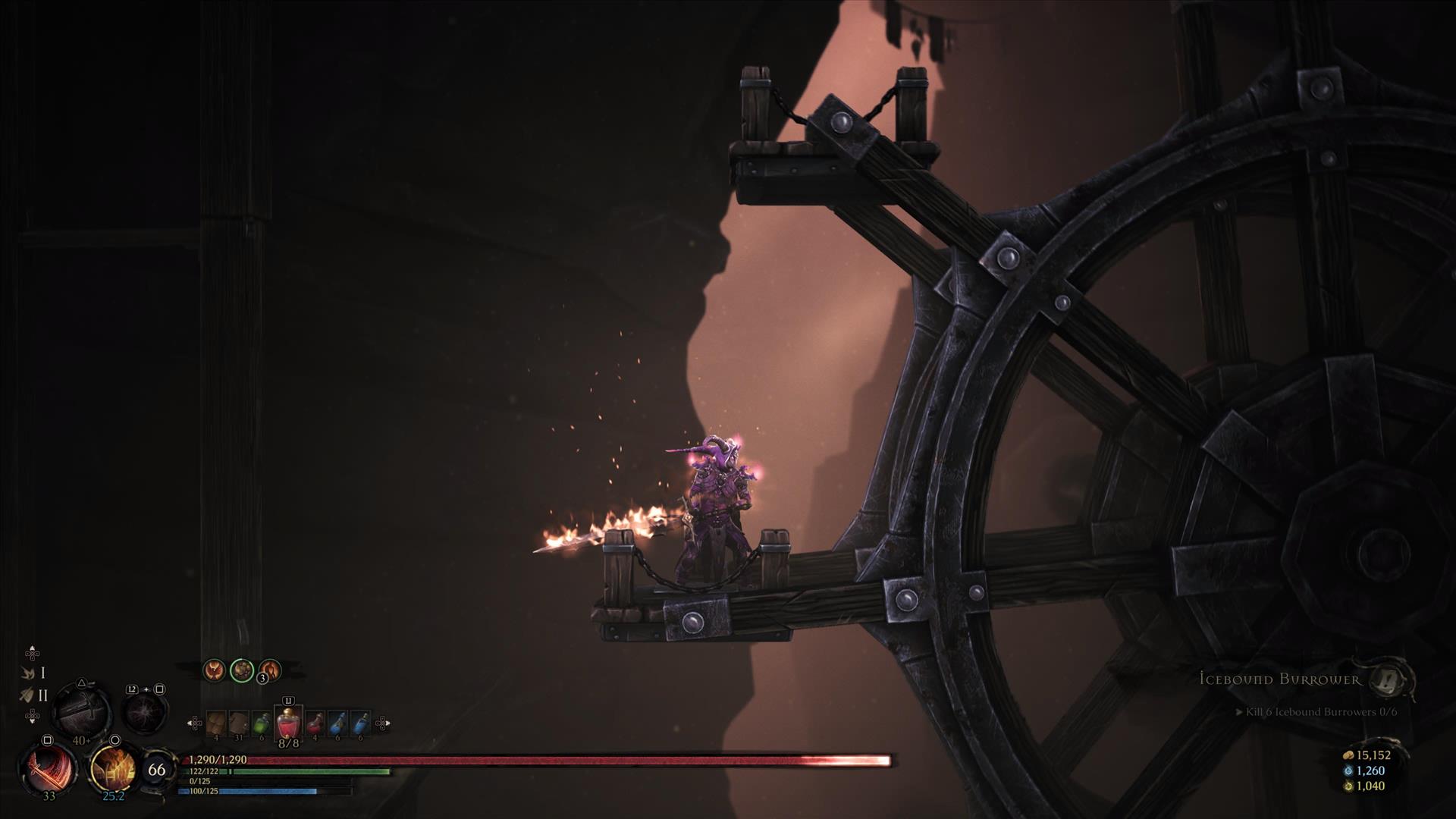1456x819 pixels.
Task: Select the green potion in the quick bar
Action: pos(262,724)
